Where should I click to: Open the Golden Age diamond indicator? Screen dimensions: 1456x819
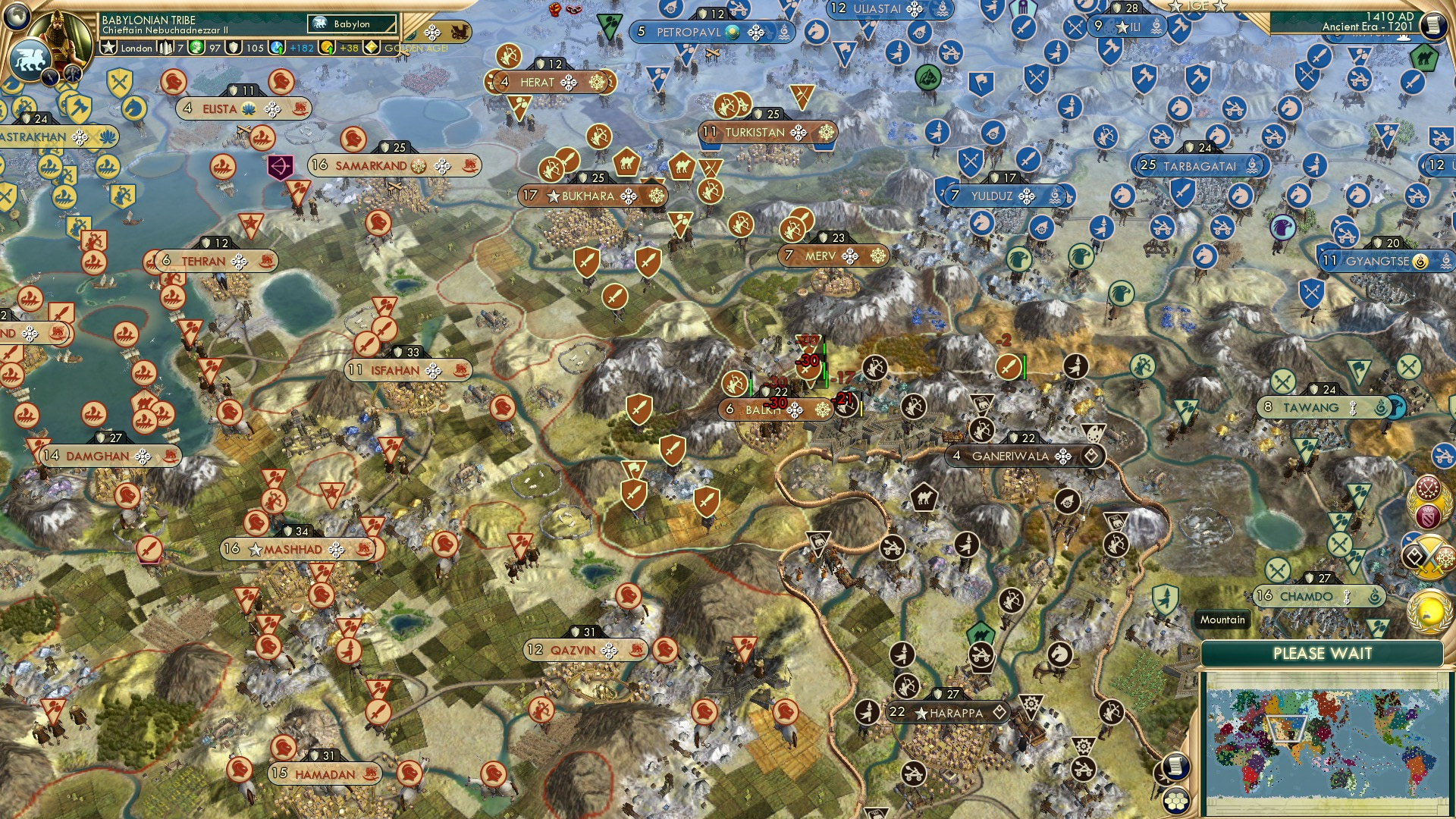point(371,48)
